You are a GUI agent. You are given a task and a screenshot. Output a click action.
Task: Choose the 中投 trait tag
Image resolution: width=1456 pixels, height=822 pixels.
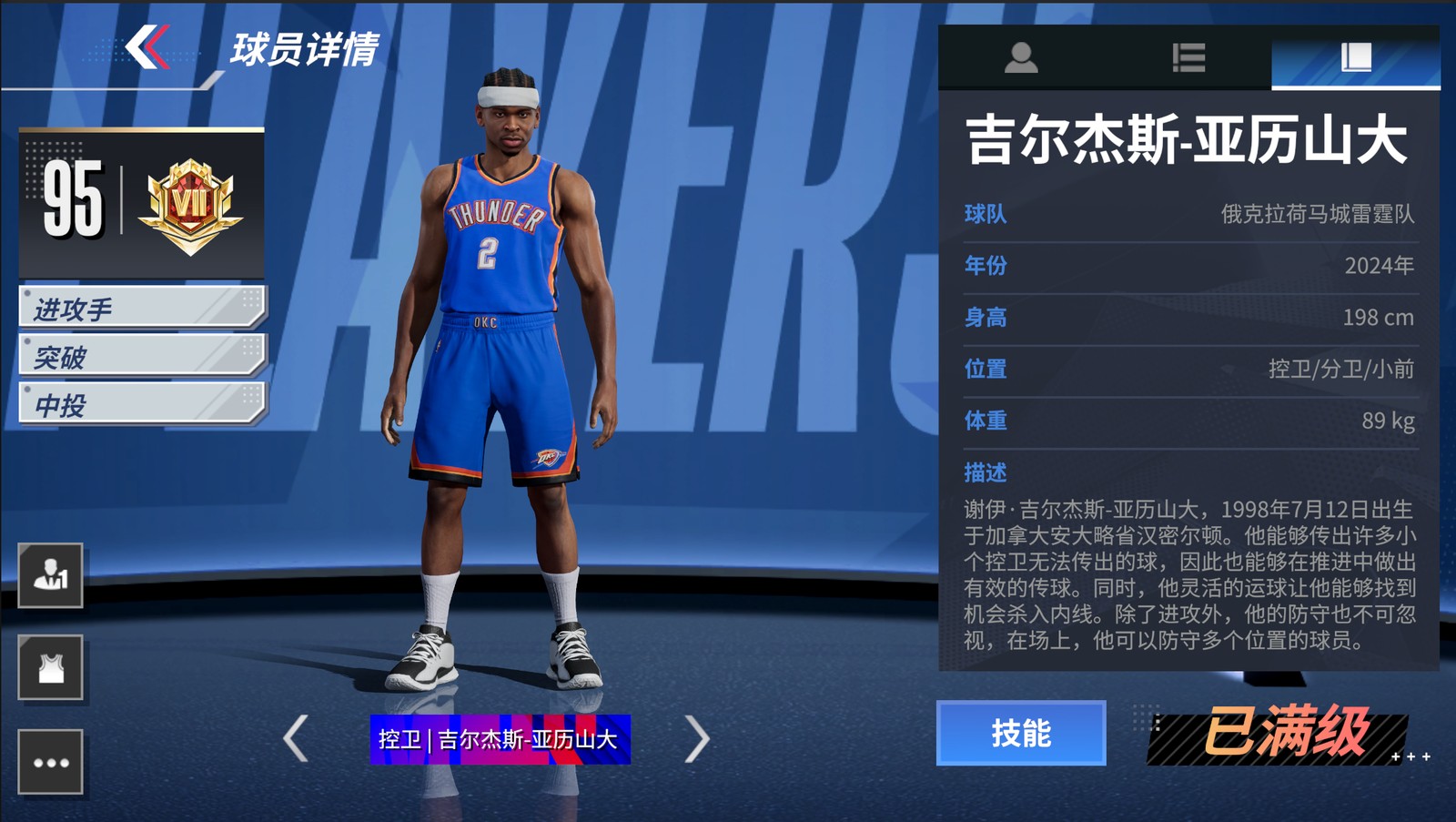142,404
